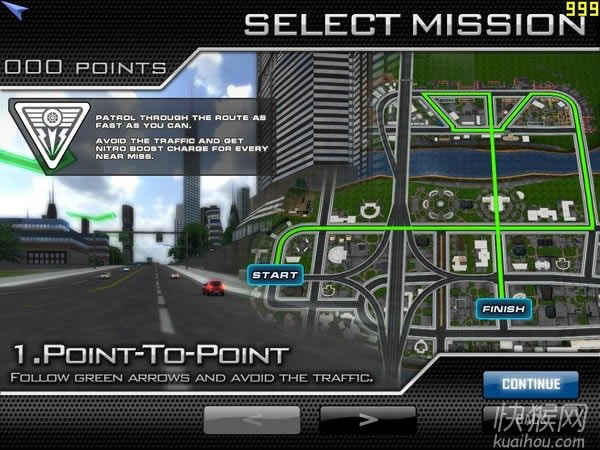Go to the next mission with right arrow

pos(367,419)
